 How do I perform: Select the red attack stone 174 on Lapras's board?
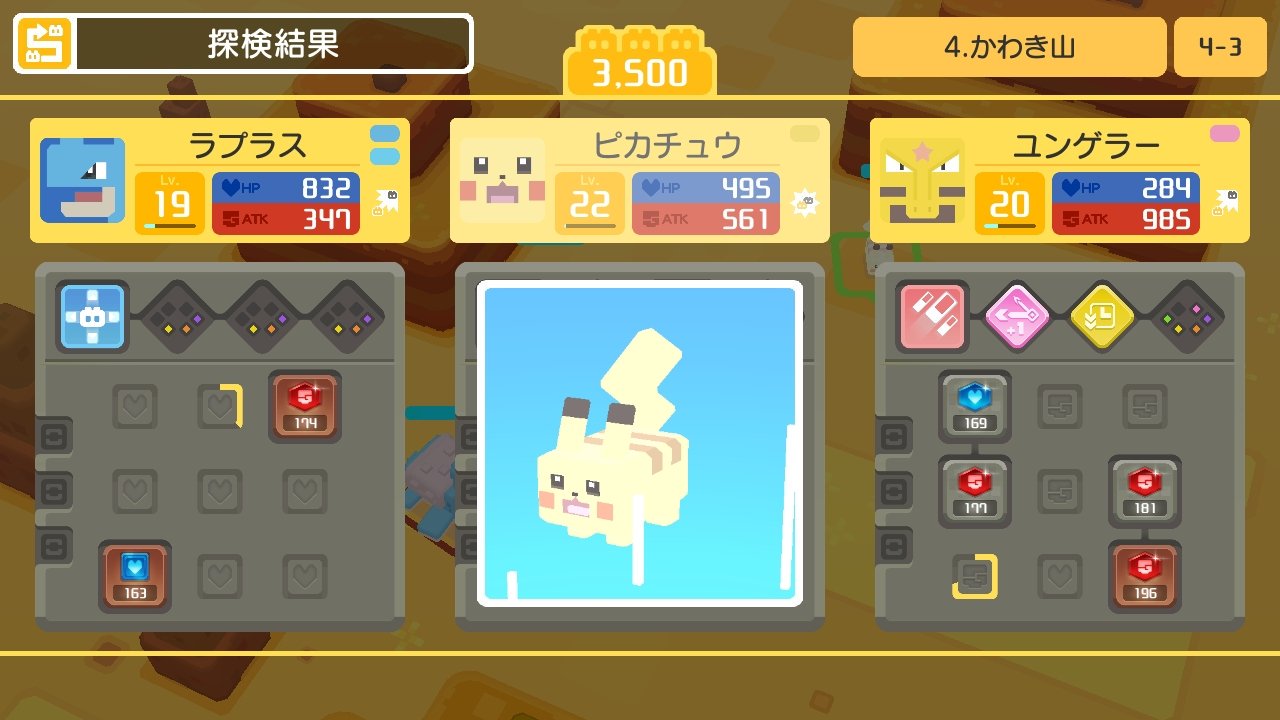click(305, 406)
